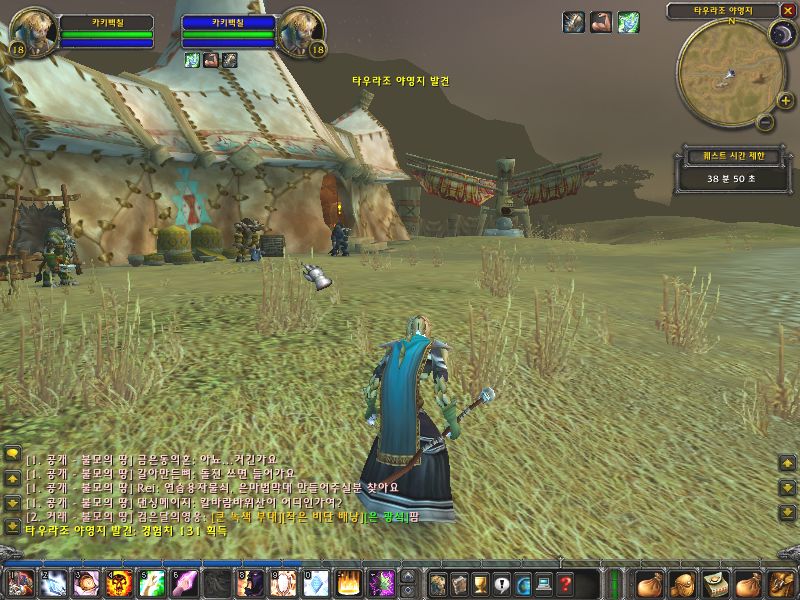Select the green glowing figure buff icon

coord(628,22)
